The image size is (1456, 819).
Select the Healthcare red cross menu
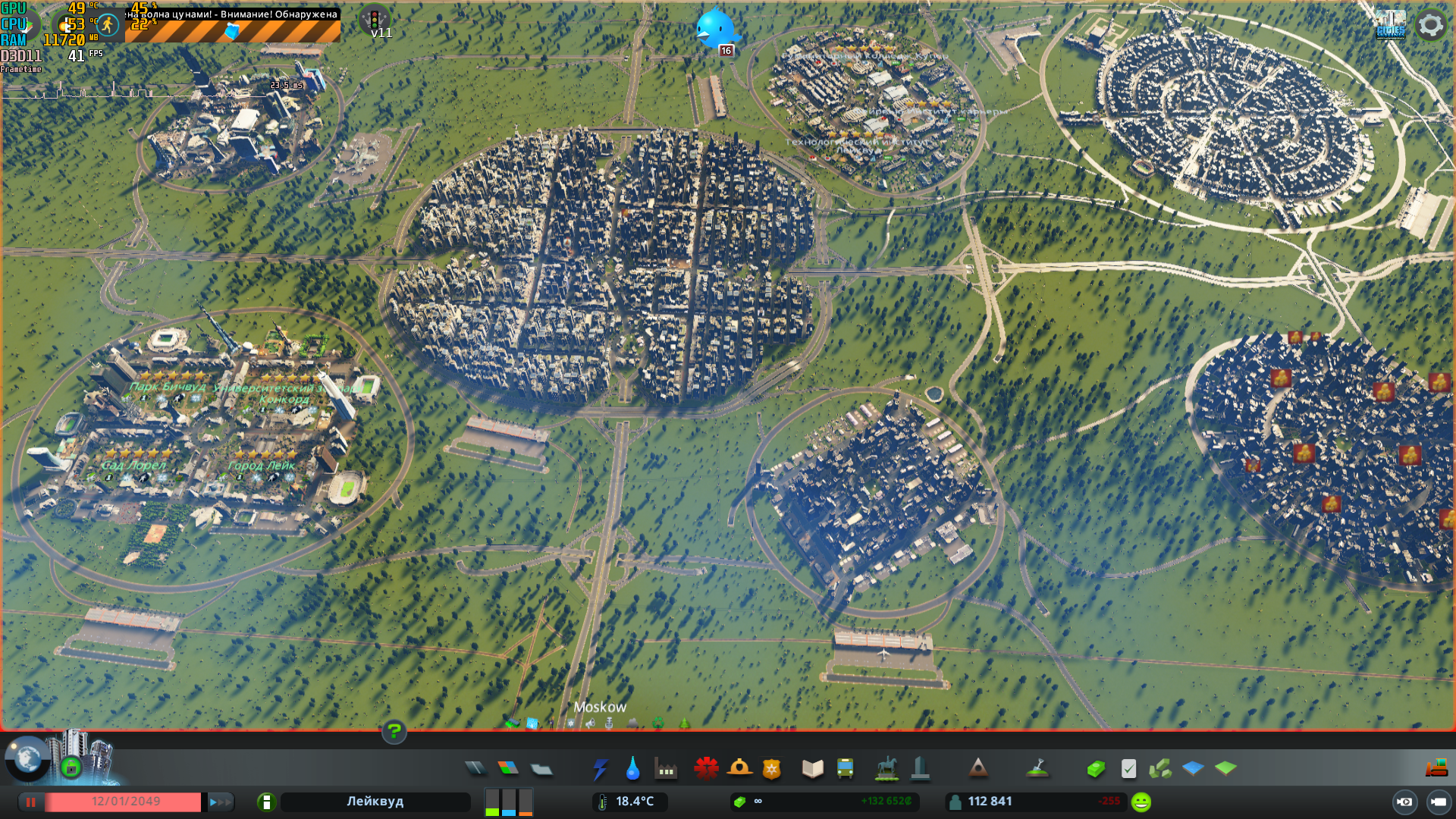point(706,769)
